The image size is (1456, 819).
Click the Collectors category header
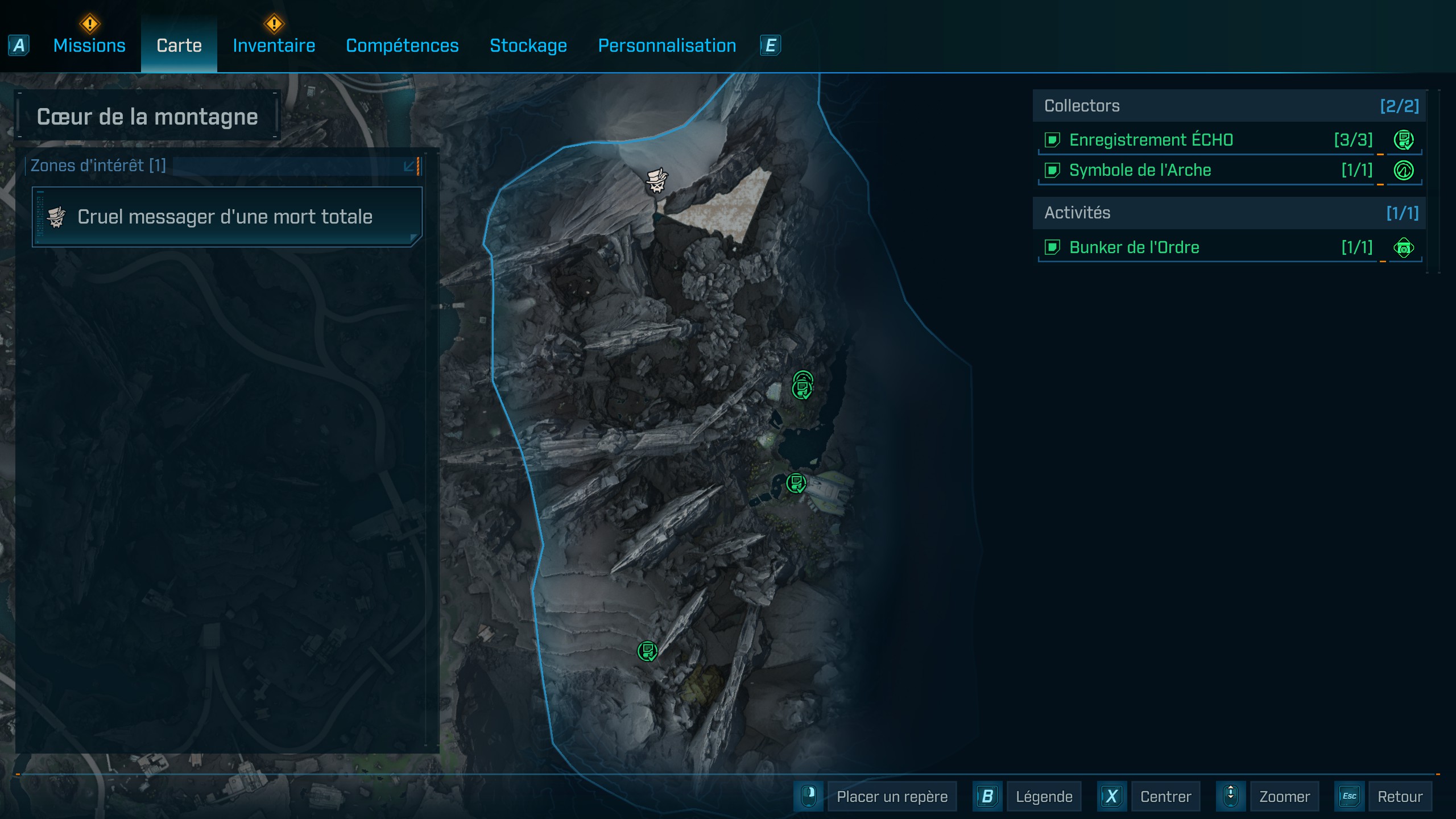point(1228,106)
